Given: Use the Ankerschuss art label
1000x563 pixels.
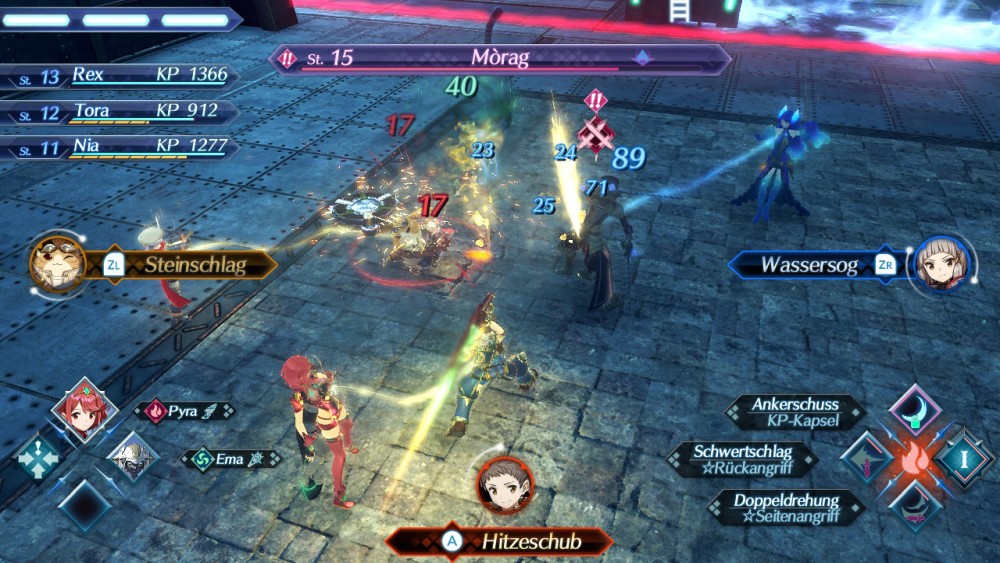Looking at the screenshot, I should tap(796, 412).
